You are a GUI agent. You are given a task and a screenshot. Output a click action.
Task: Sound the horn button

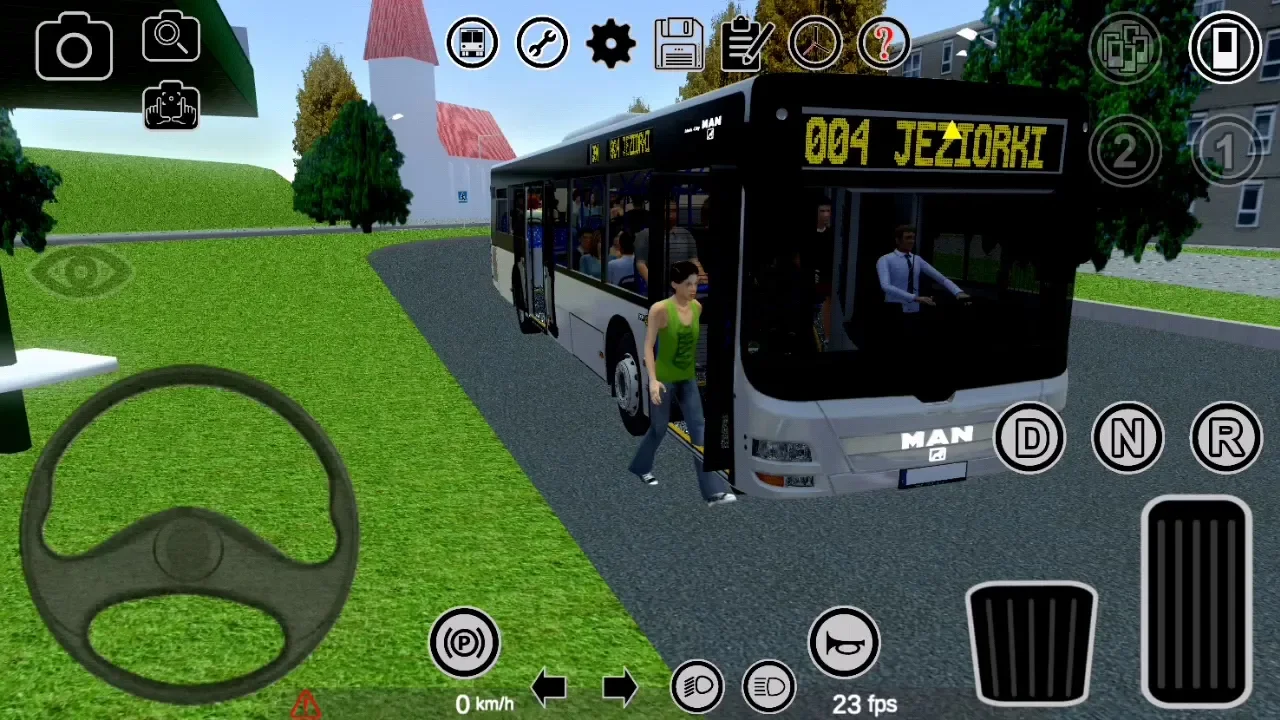click(844, 642)
